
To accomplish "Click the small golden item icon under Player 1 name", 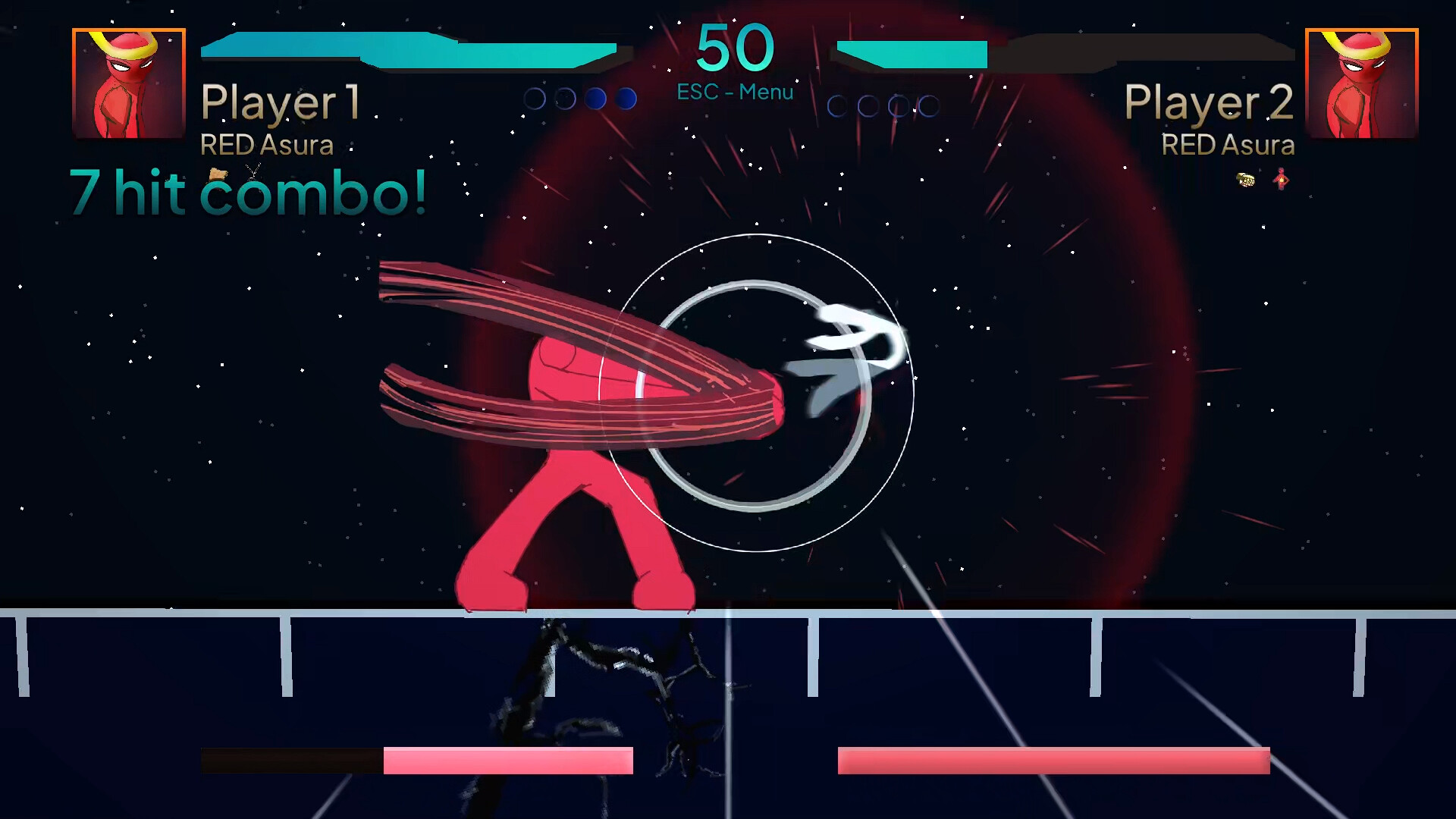I will point(216,173).
